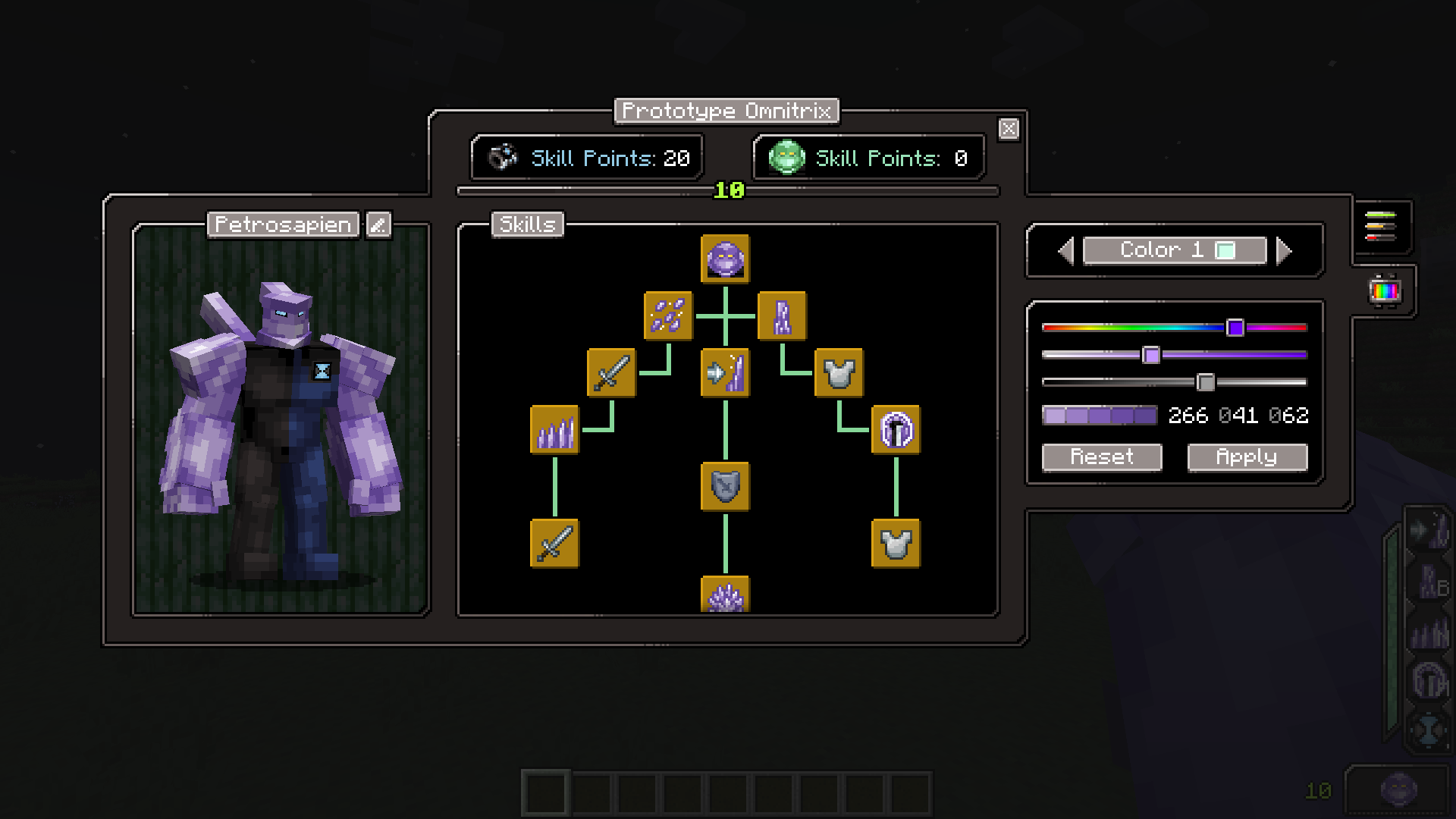This screenshot has width=1456, height=819.
Task: Select the crystal cluster skill at tree bottom
Action: point(725,595)
